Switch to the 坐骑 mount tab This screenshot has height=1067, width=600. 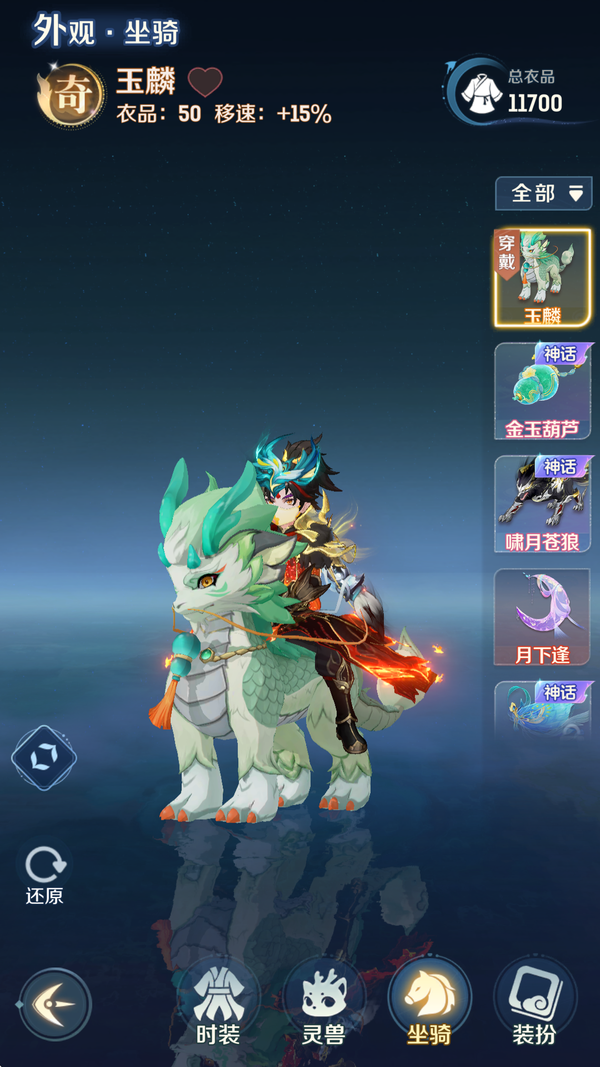(429, 1003)
